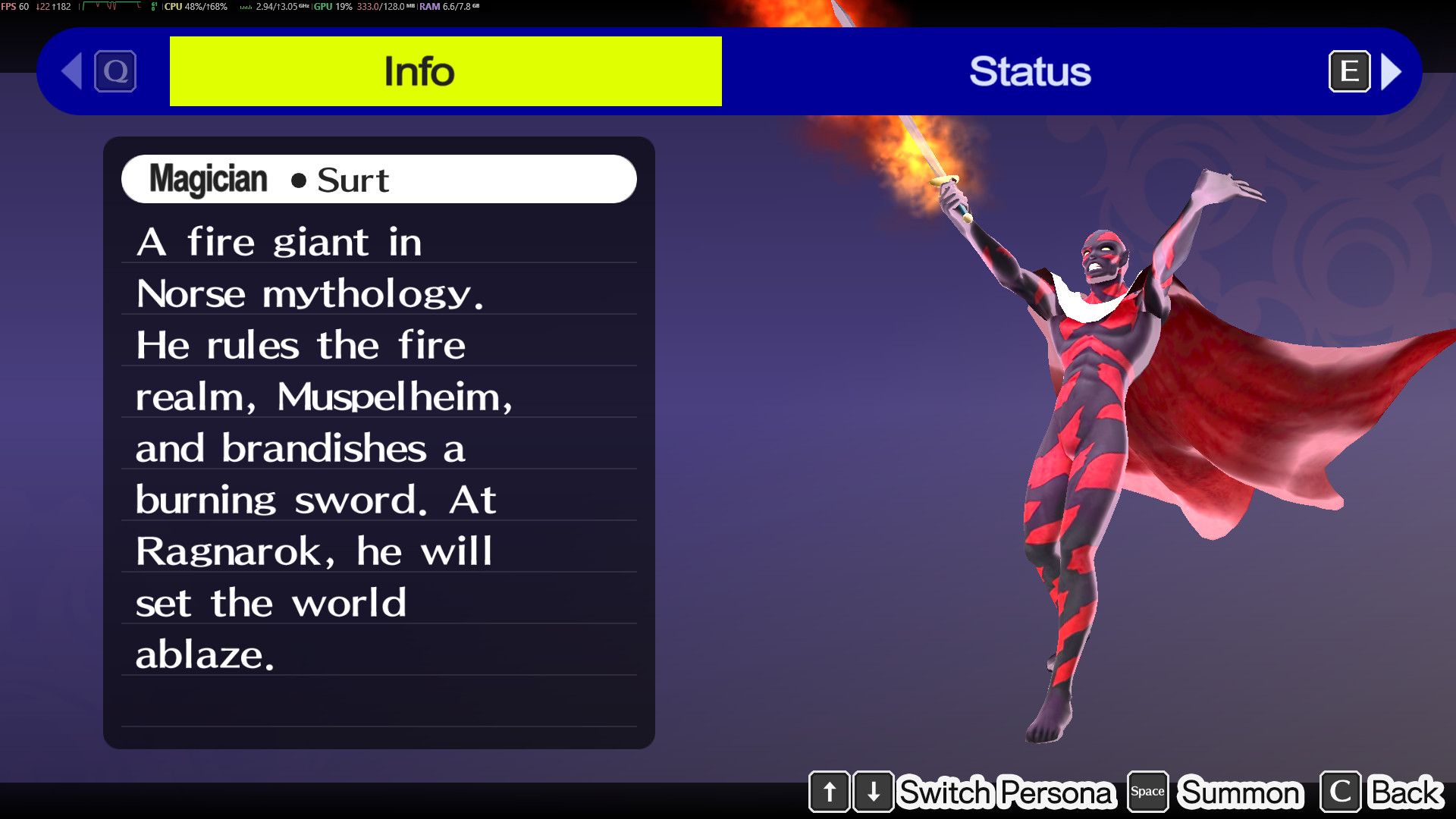Click the down-arrow Switch Persona key icon
This screenshot has height=819, width=1456.
(x=874, y=792)
